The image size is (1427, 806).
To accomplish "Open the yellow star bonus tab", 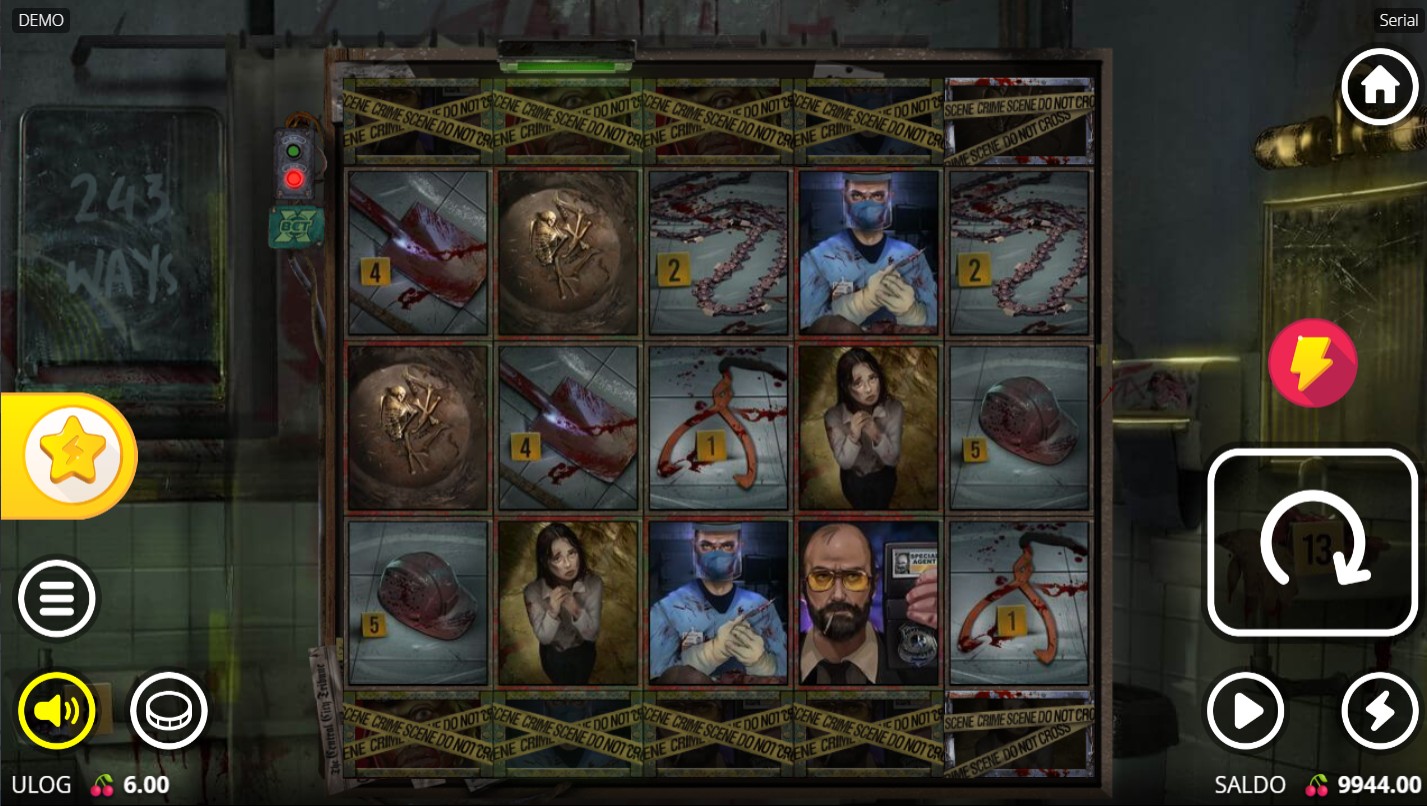I will 70,456.
